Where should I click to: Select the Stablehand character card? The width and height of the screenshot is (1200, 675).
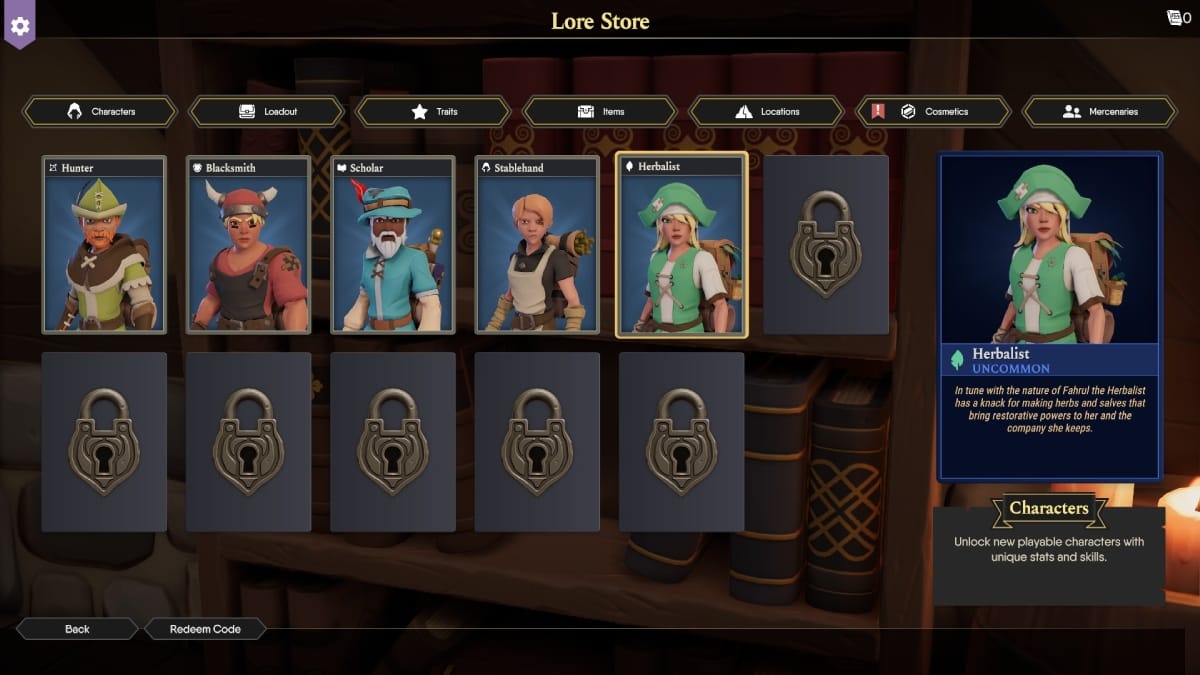coord(537,245)
